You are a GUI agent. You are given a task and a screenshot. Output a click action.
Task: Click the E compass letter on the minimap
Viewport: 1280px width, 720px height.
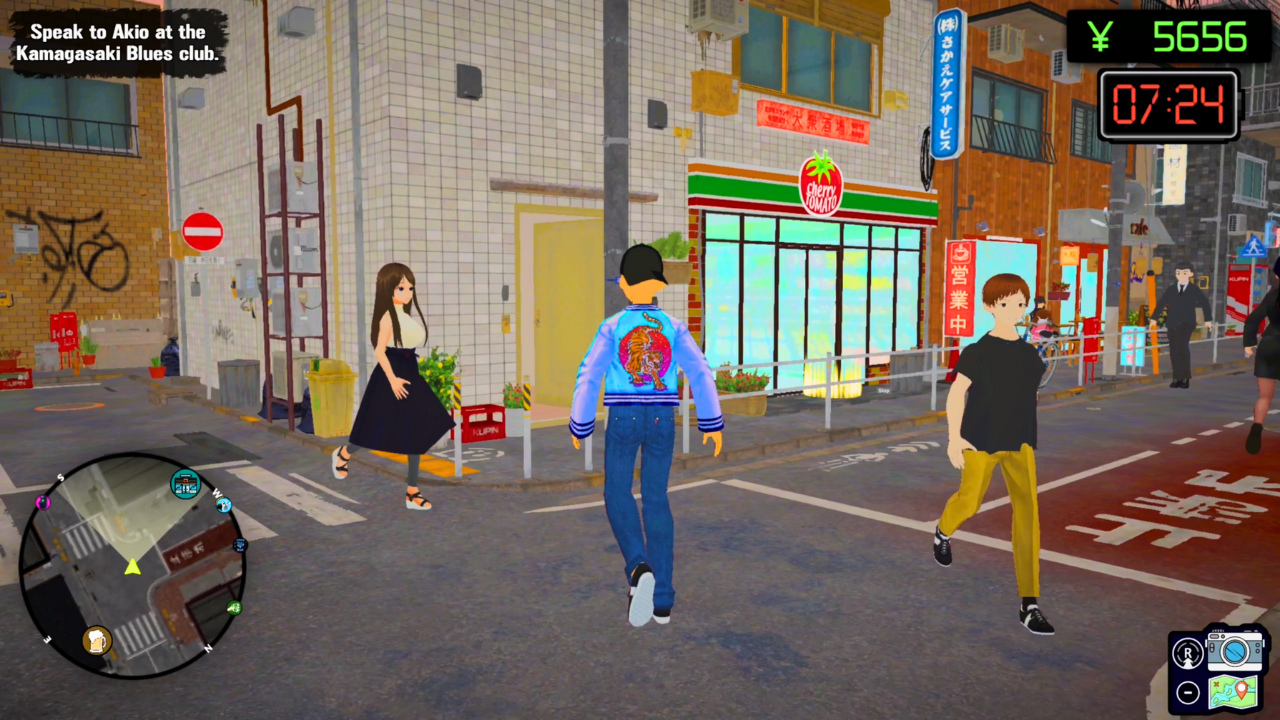click(46, 639)
